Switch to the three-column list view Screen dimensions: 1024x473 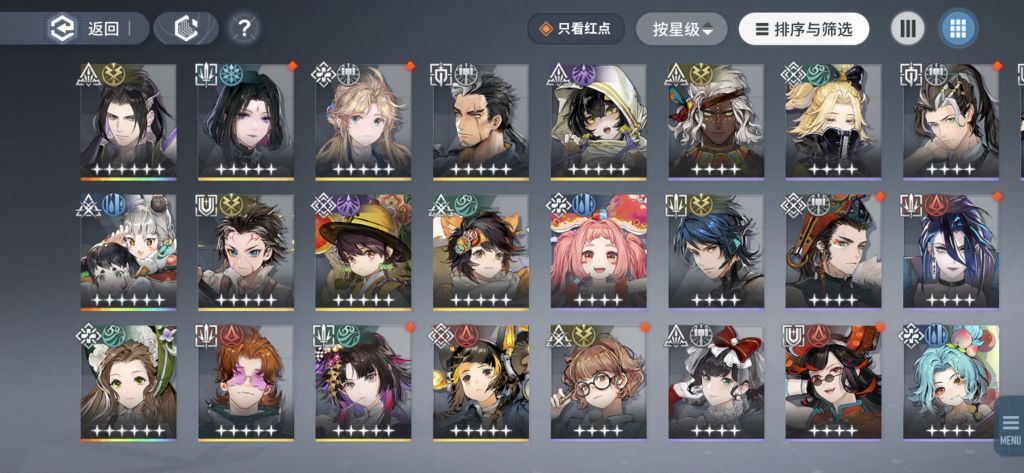tap(908, 29)
